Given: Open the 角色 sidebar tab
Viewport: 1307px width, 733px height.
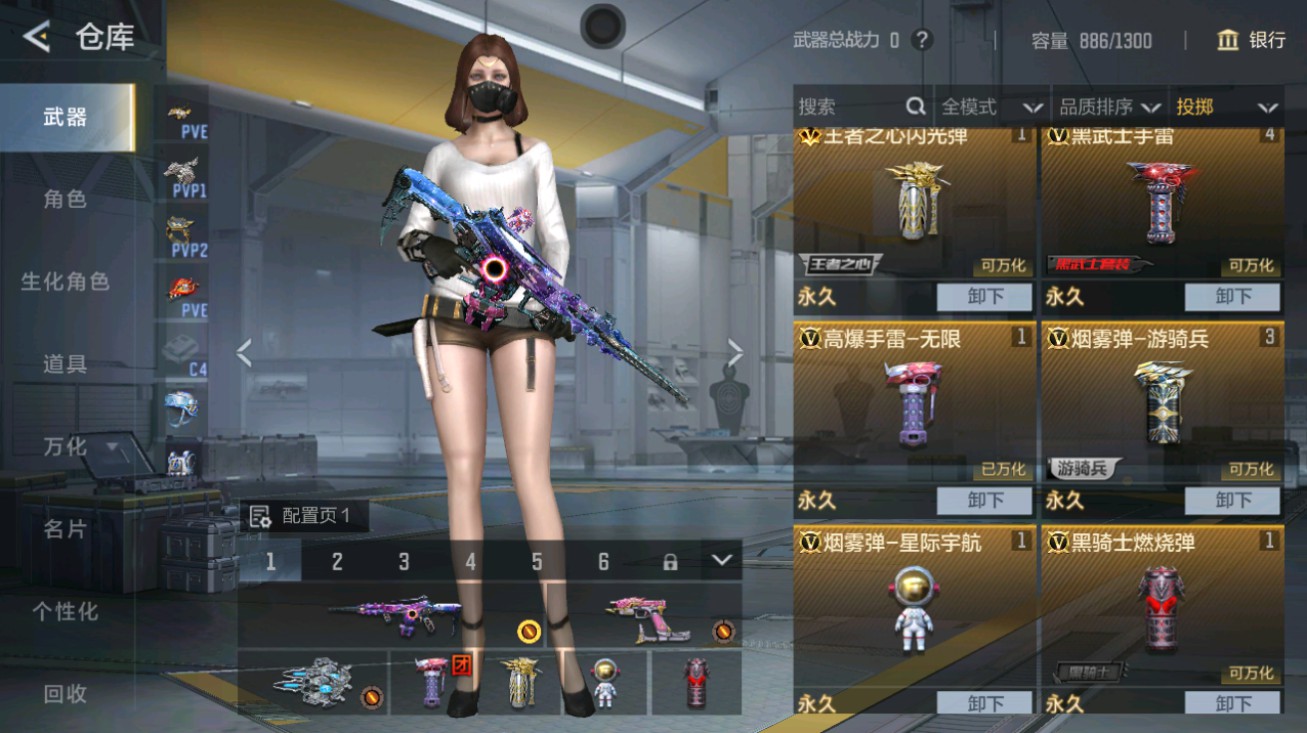Looking at the screenshot, I should coord(62,199).
